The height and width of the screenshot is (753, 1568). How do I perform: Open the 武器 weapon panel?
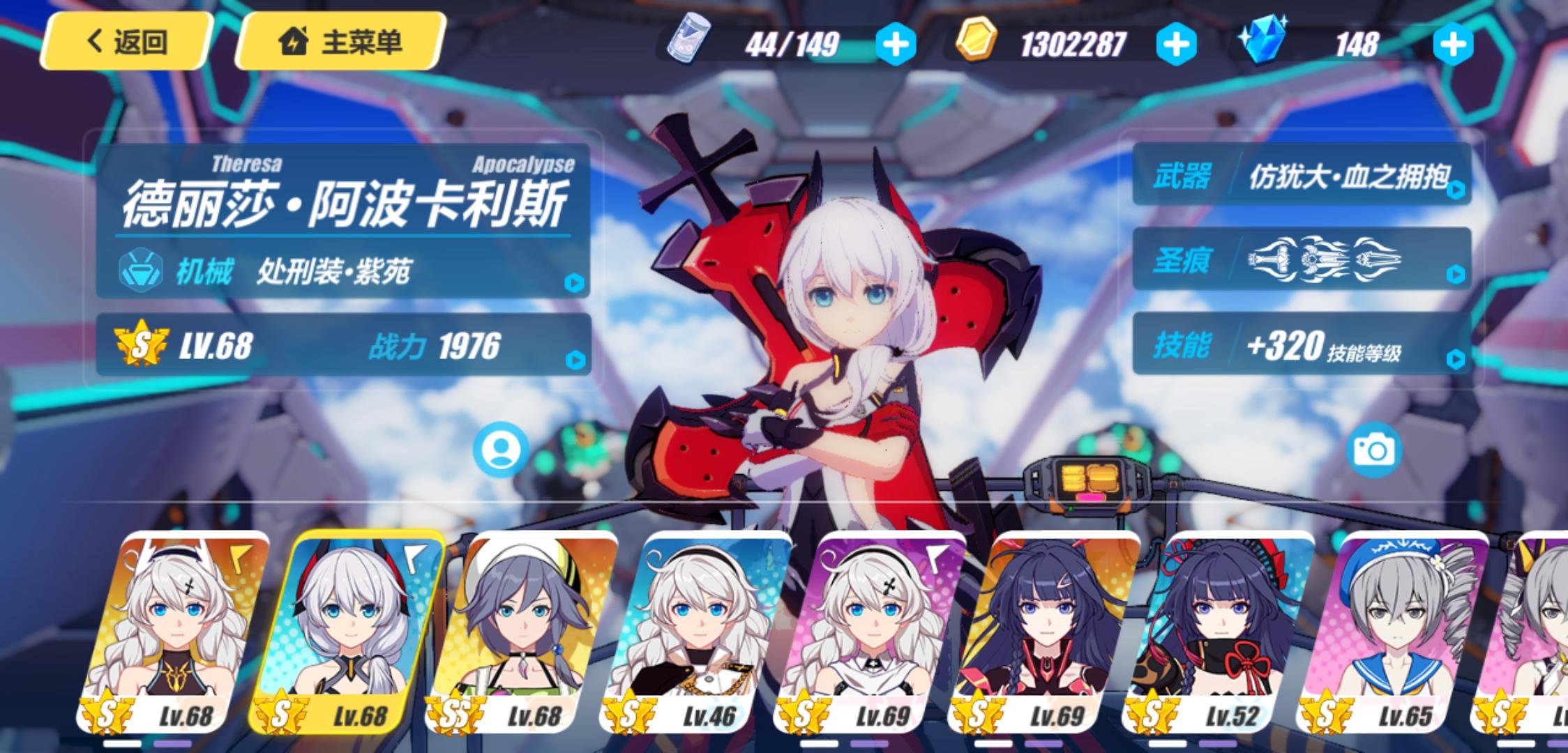tap(1302, 176)
